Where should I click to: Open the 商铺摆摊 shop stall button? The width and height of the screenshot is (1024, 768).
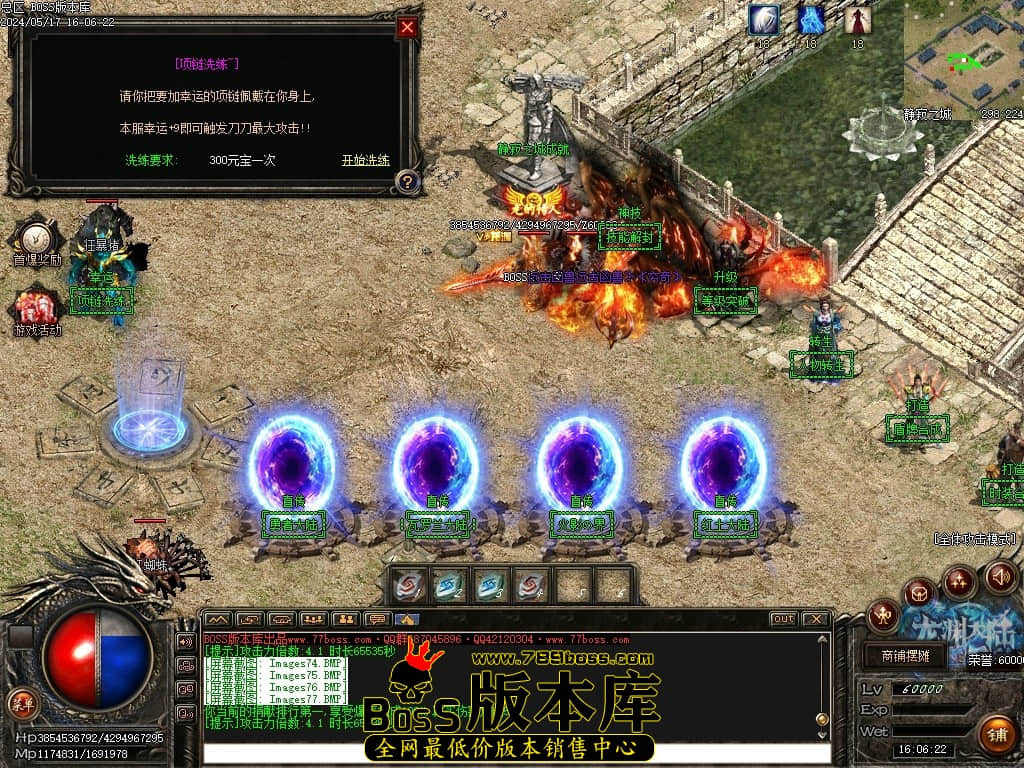(x=906, y=656)
